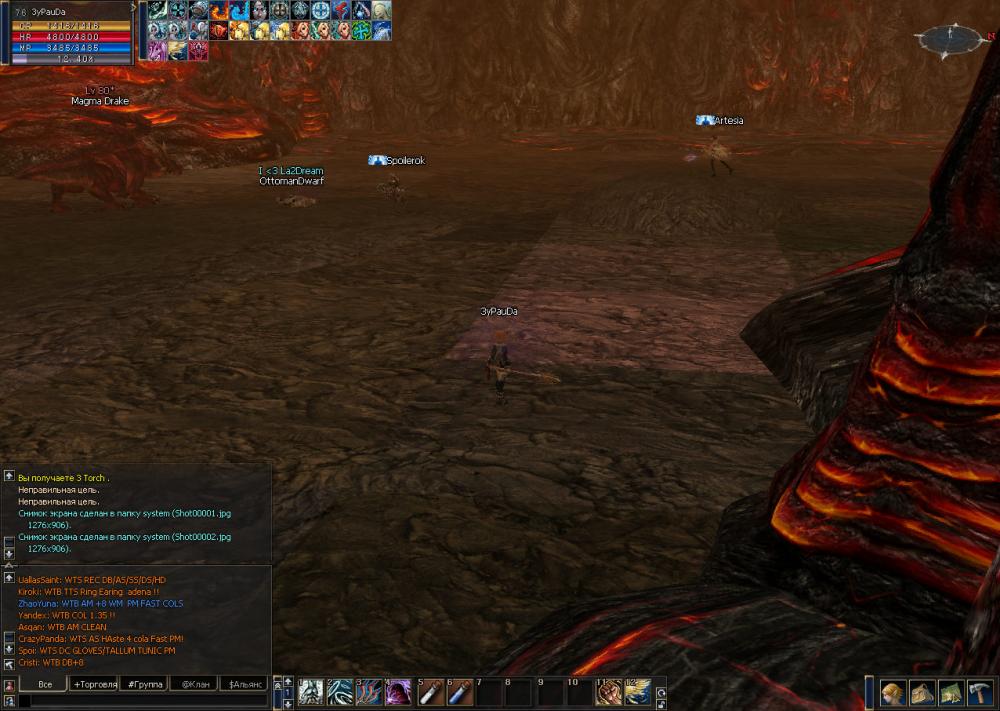Click the chat message input field

(140, 701)
